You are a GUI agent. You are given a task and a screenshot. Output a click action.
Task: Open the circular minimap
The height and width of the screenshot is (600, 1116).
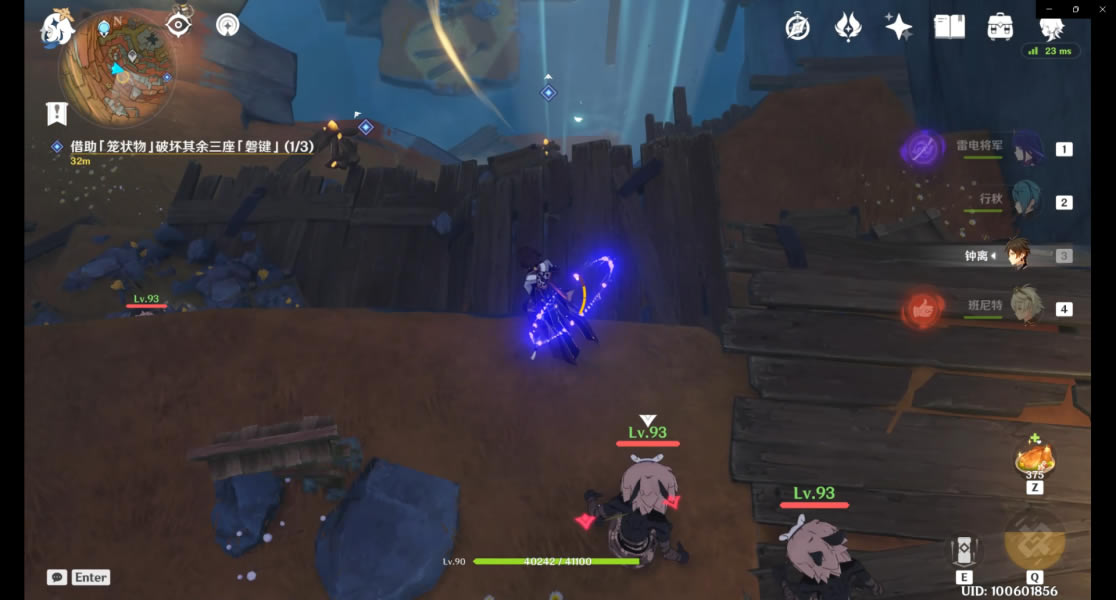click(117, 70)
